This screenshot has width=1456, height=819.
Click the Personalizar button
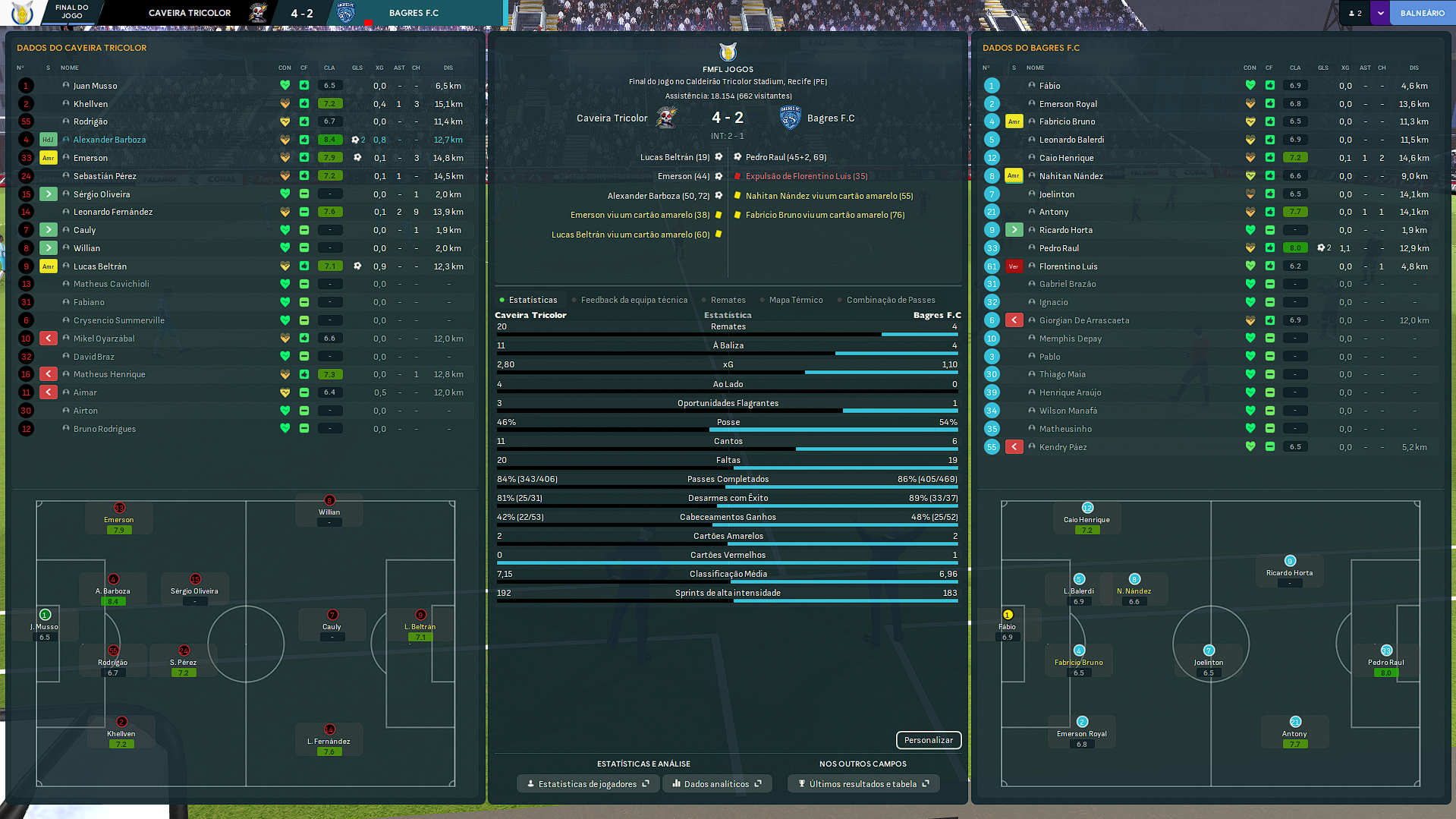tap(928, 740)
